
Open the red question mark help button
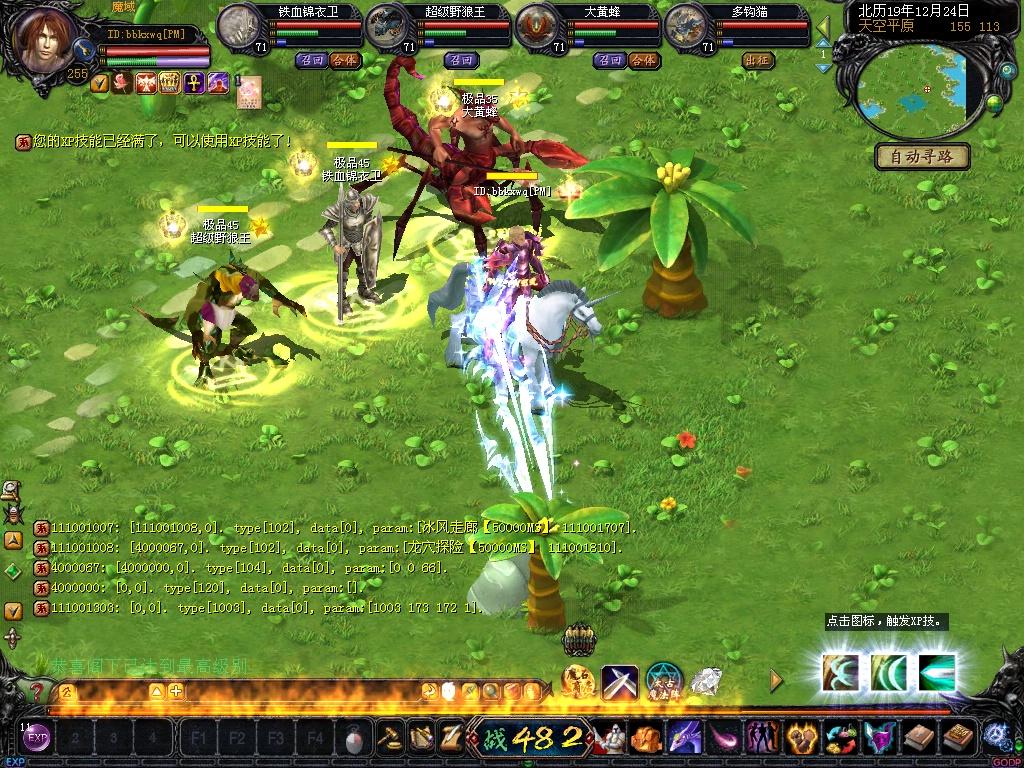pyautogui.click(x=37, y=691)
